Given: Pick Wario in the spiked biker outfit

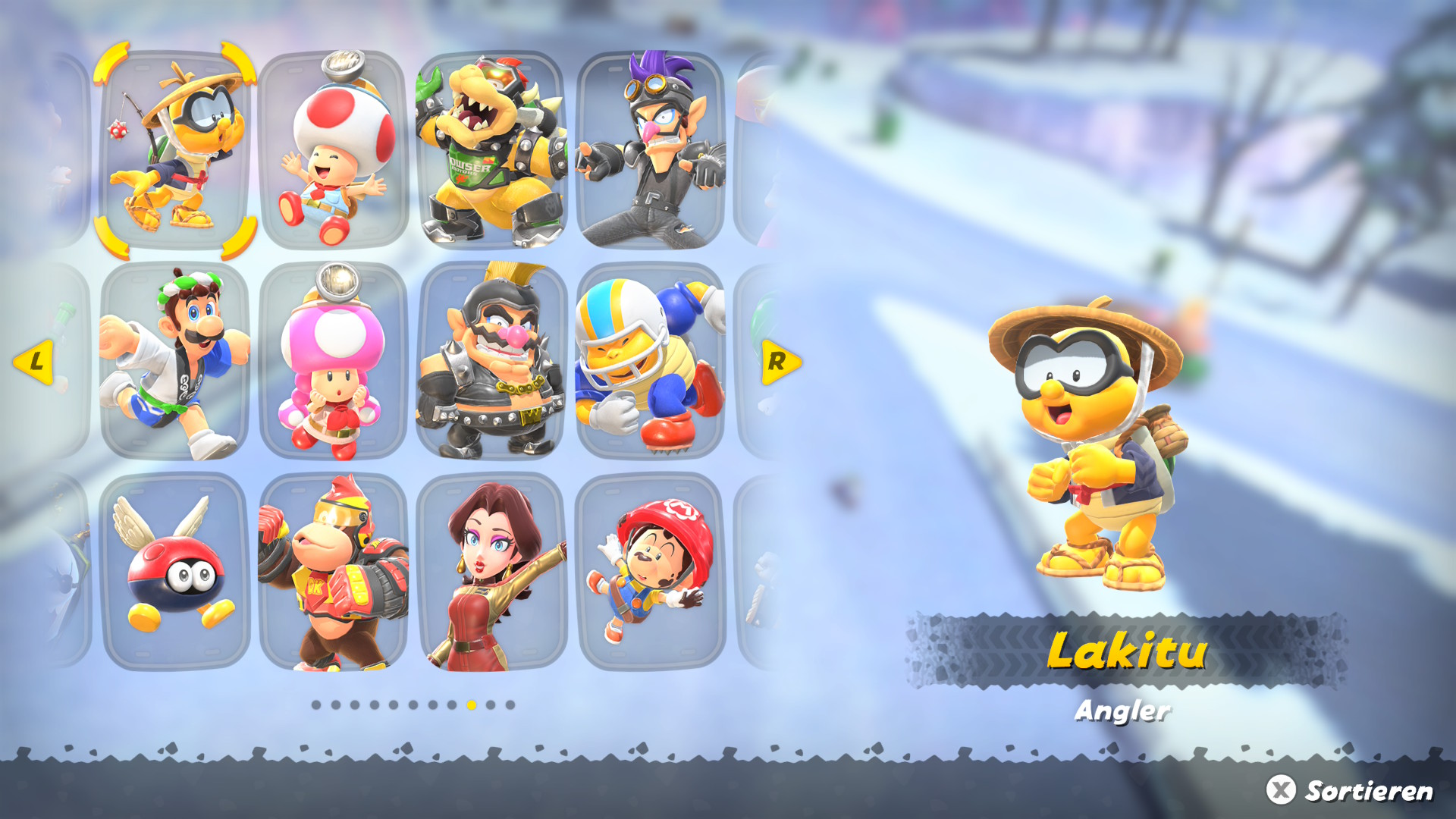Looking at the screenshot, I should coord(492,362).
